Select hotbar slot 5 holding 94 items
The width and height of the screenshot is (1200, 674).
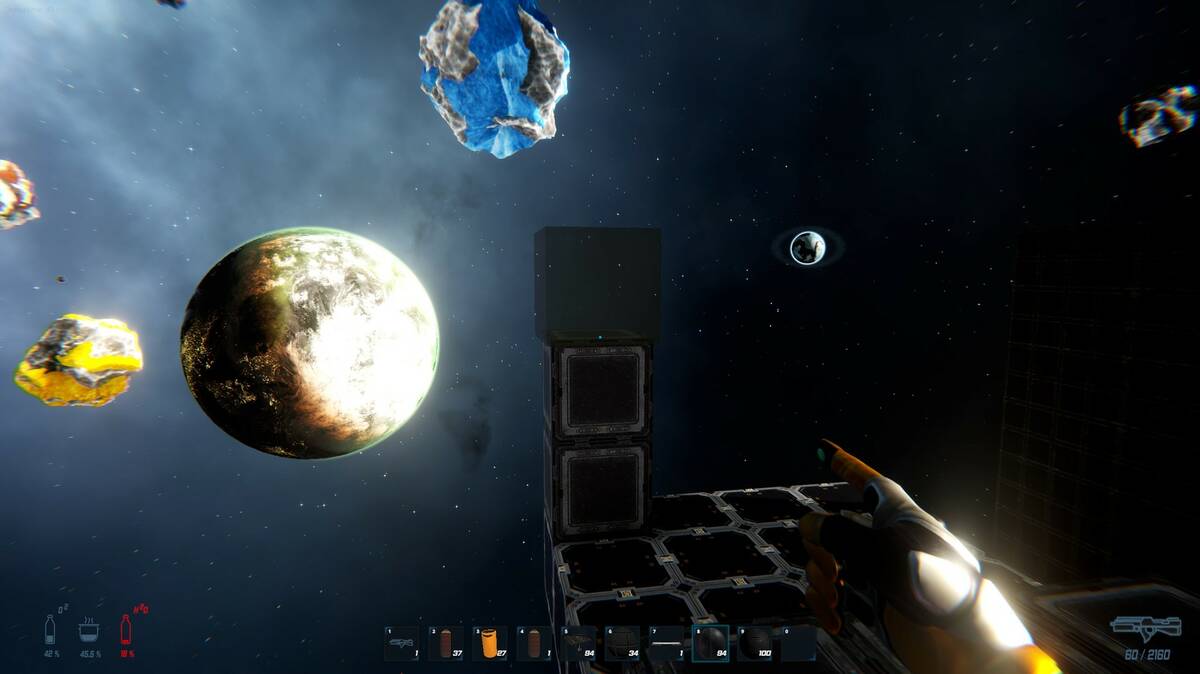click(578, 643)
